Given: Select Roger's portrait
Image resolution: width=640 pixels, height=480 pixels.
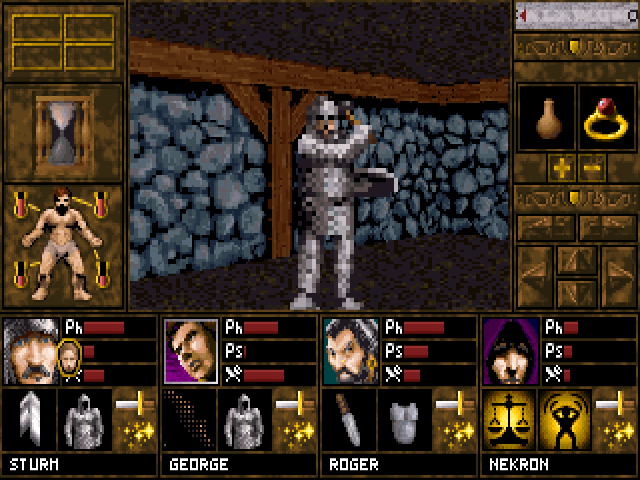Looking at the screenshot, I should [x=350, y=350].
